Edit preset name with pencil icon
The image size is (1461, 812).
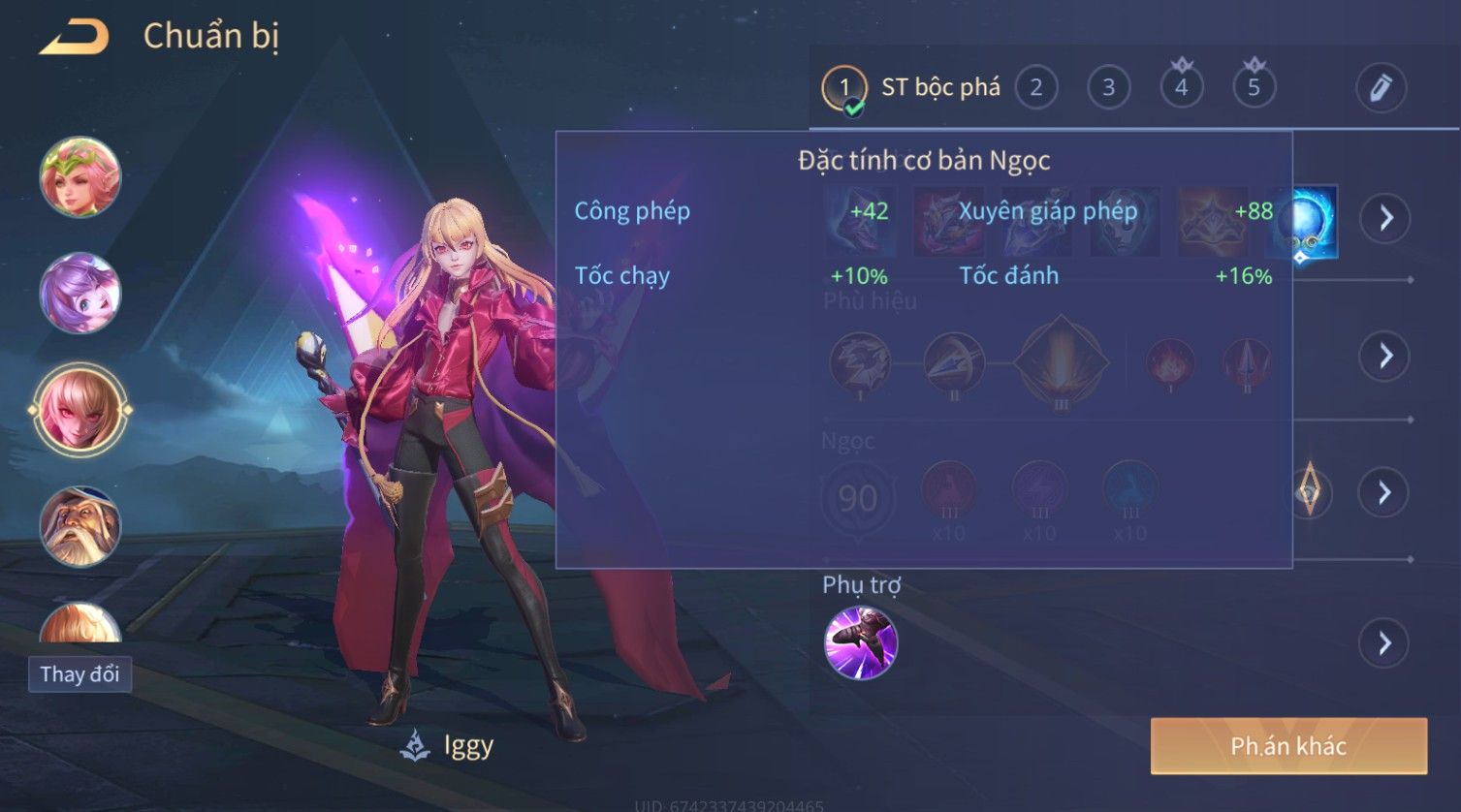pos(1381,88)
